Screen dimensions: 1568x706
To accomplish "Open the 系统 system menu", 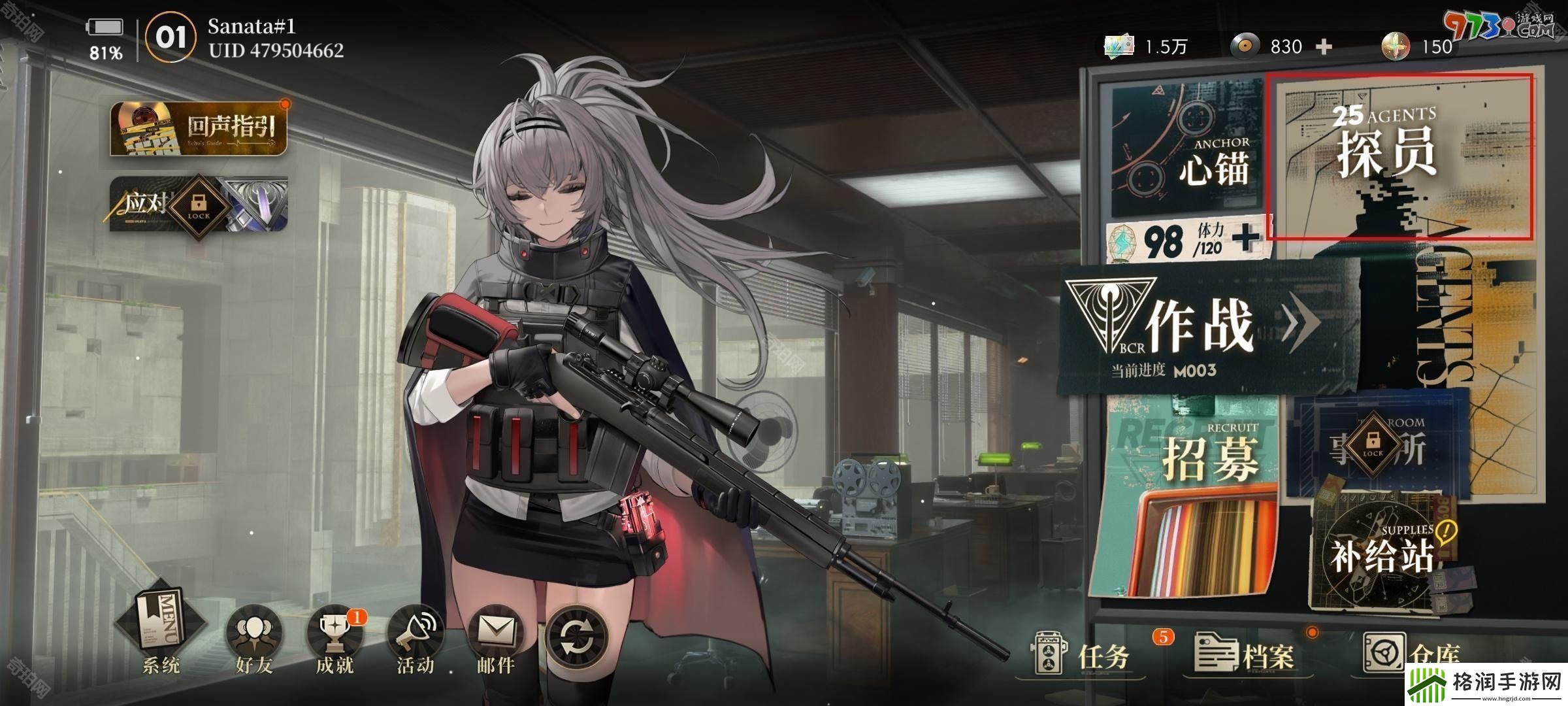I will pos(160,631).
